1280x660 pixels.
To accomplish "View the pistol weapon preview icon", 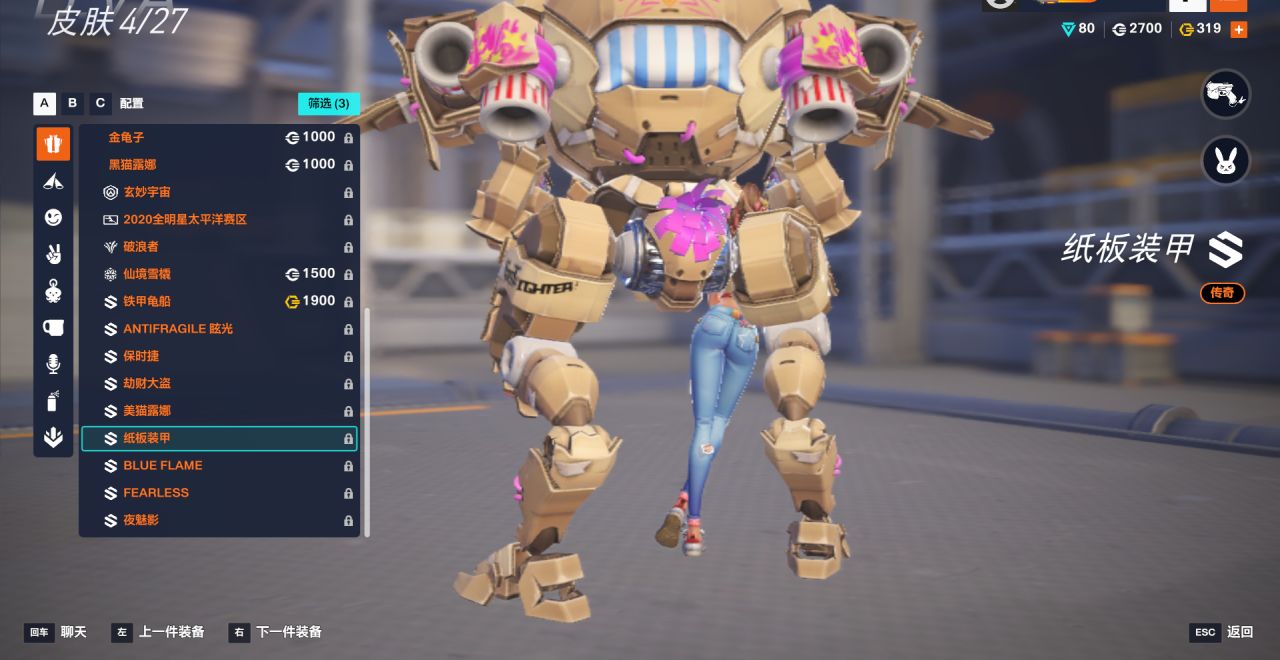I will [1225, 94].
